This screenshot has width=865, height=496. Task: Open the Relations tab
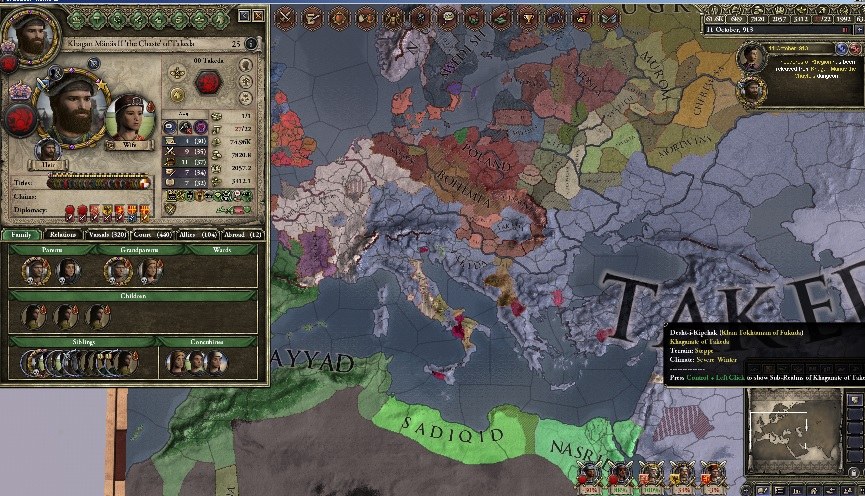click(x=64, y=234)
